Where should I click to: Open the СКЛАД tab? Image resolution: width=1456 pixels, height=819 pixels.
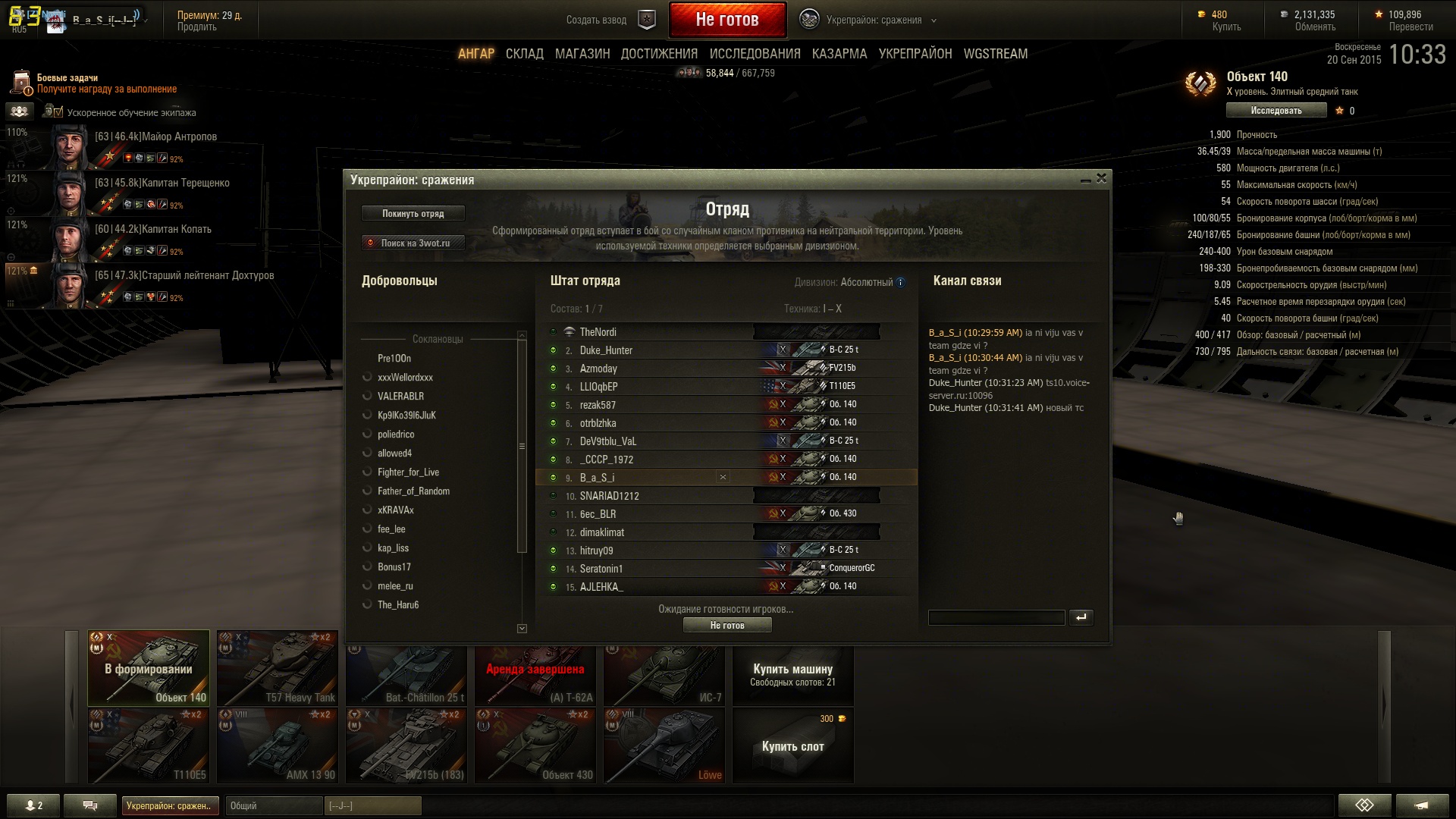524,54
